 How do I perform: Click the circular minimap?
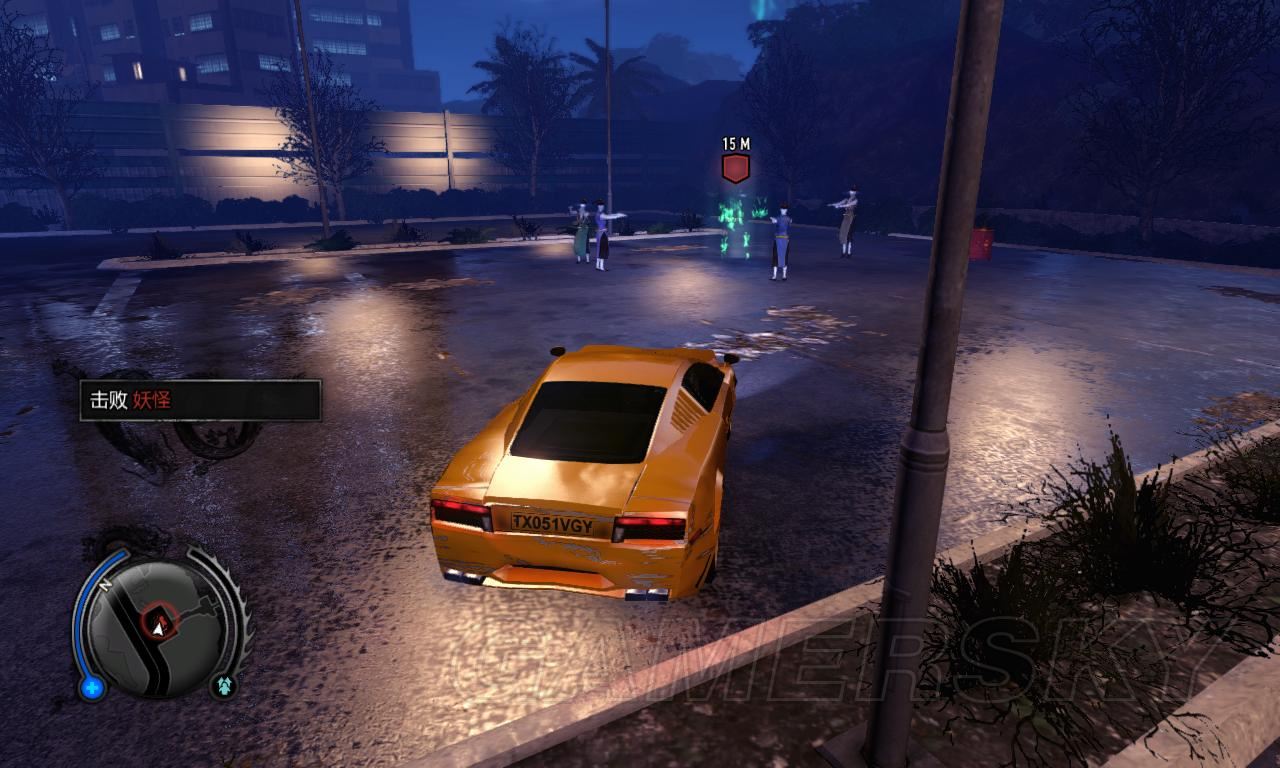click(x=155, y=626)
